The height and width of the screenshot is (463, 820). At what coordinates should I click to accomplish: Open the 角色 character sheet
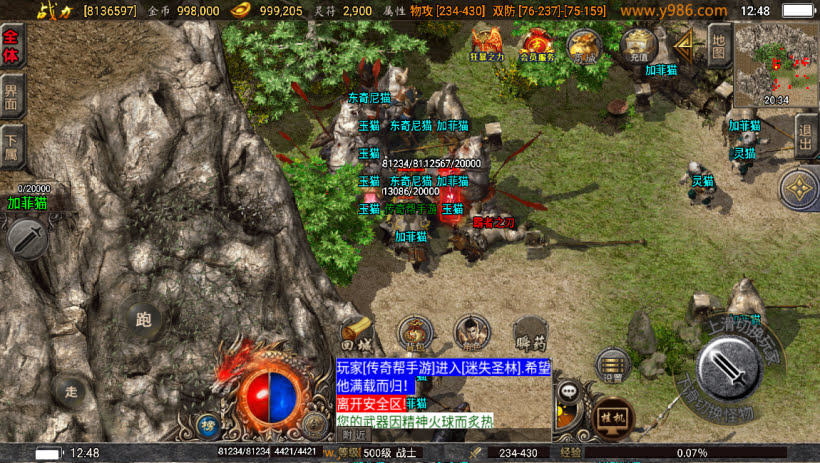(472, 332)
